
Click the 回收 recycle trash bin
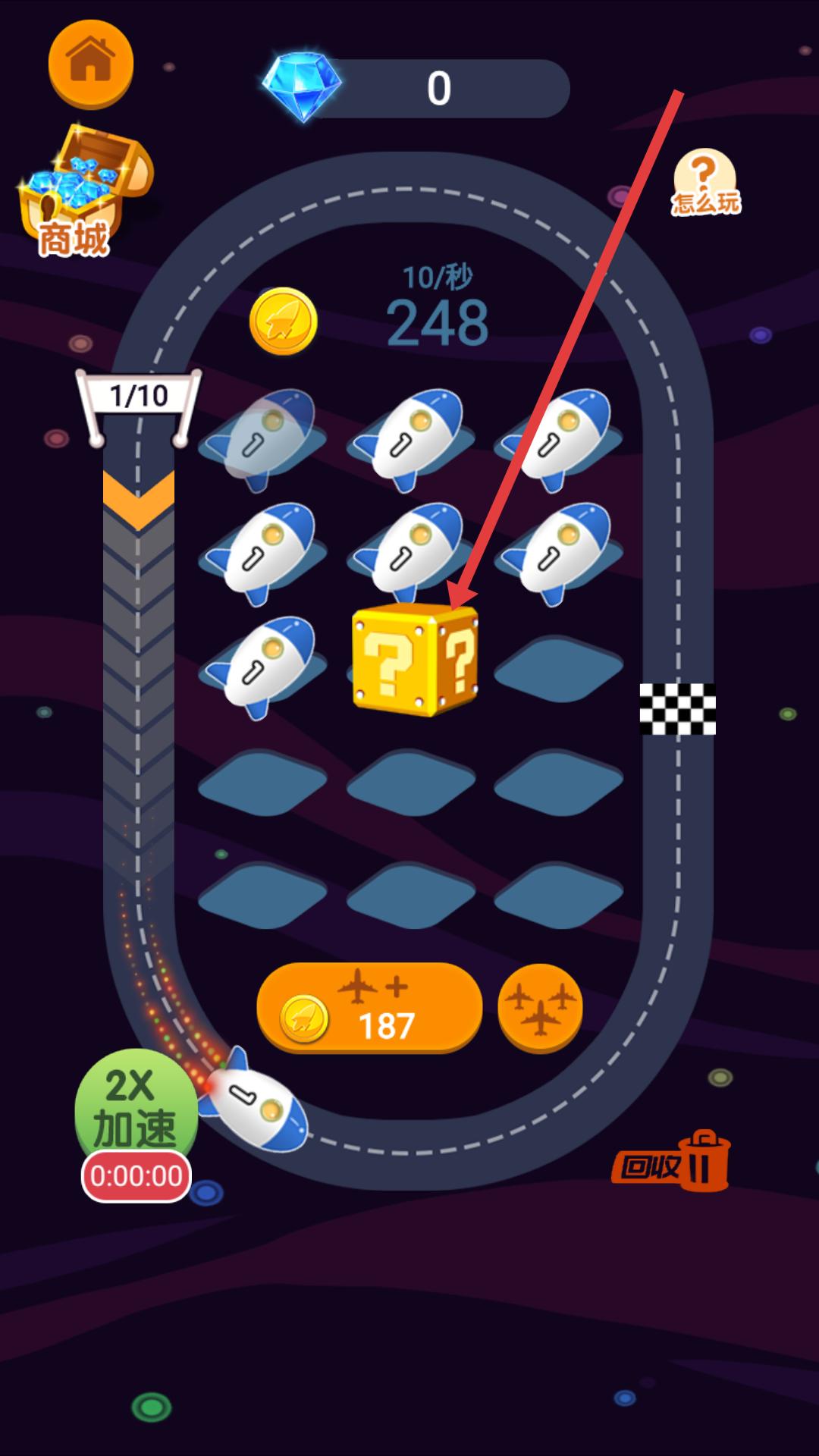pos(673,1163)
